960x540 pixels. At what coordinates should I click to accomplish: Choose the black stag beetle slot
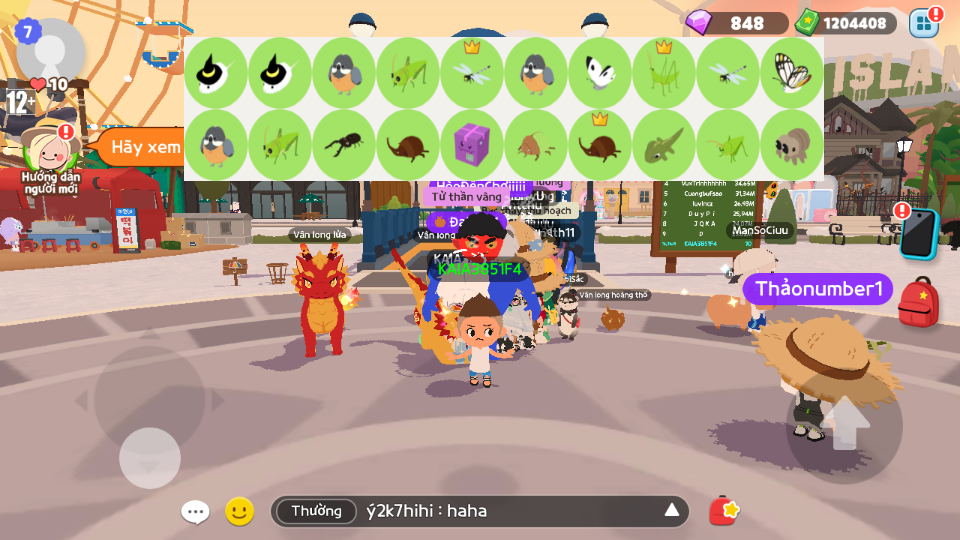tap(344, 145)
